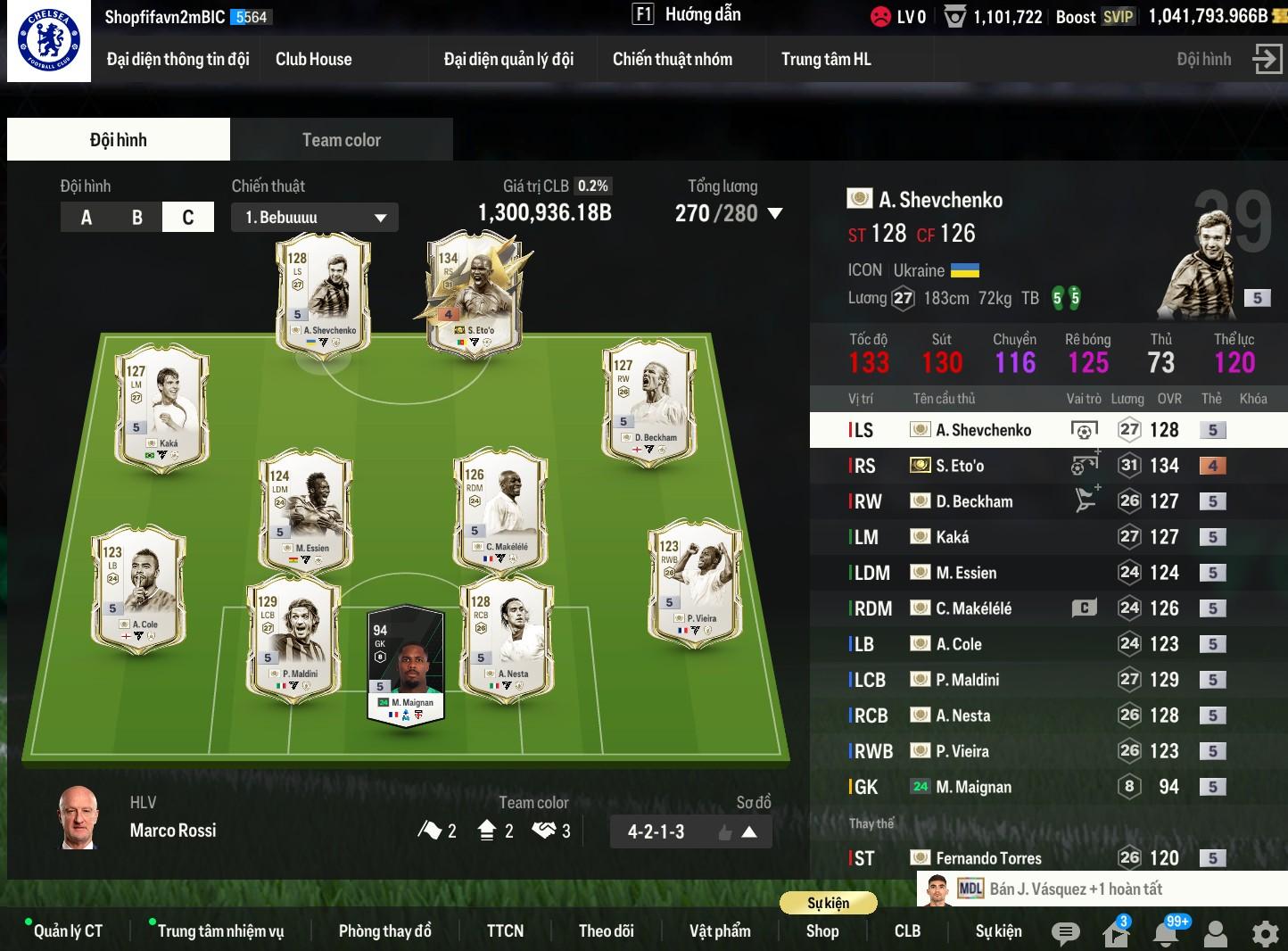This screenshot has height=951, width=1288.
Task: Expand the Tổng lương salary dropdown arrow
Action: coord(775,214)
